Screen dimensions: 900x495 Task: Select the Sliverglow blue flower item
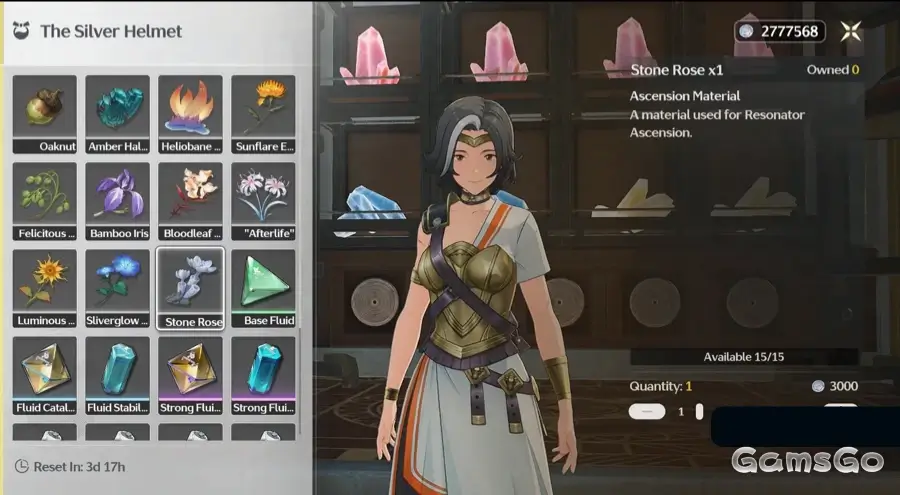pyautogui.click(x=118, y=288)
